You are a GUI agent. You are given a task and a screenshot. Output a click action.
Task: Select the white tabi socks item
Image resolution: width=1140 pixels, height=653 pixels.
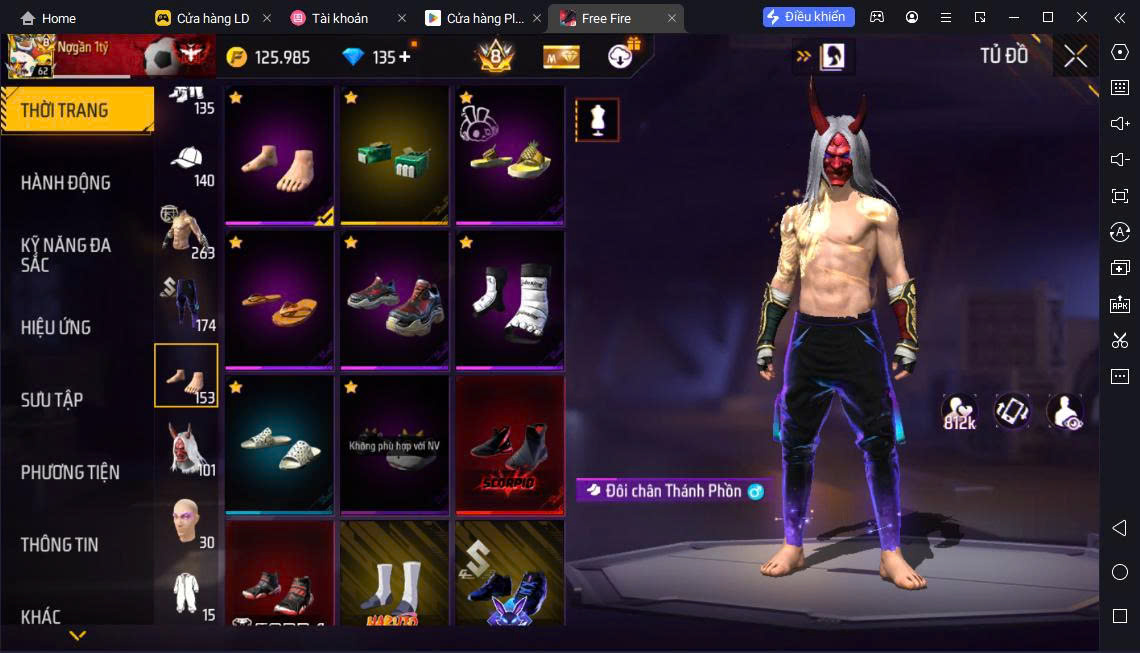click(509, 297)
